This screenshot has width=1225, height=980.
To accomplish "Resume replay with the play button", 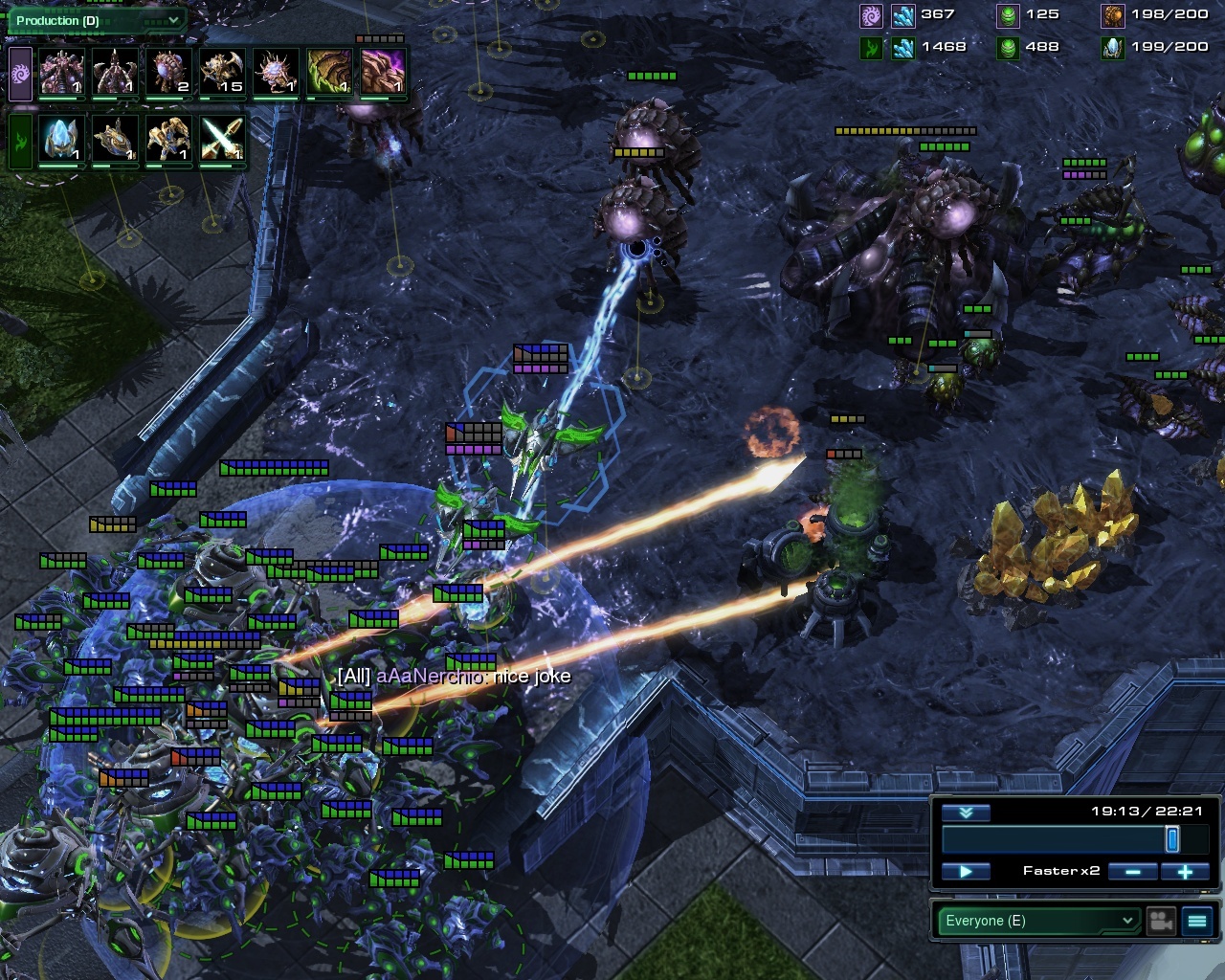I will tap(966, 871).
